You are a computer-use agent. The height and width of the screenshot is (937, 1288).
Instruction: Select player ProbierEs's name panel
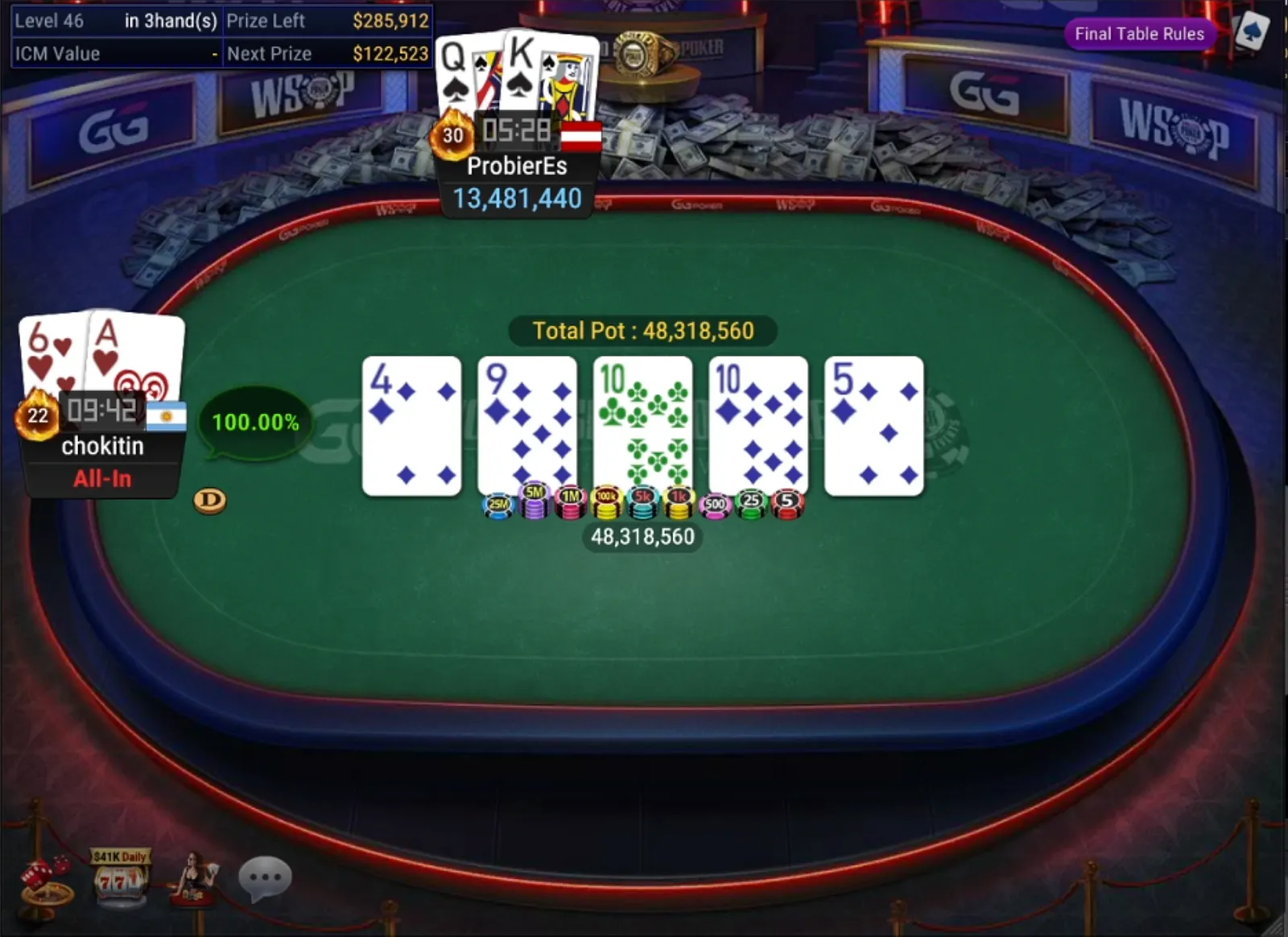click(517, 167)
